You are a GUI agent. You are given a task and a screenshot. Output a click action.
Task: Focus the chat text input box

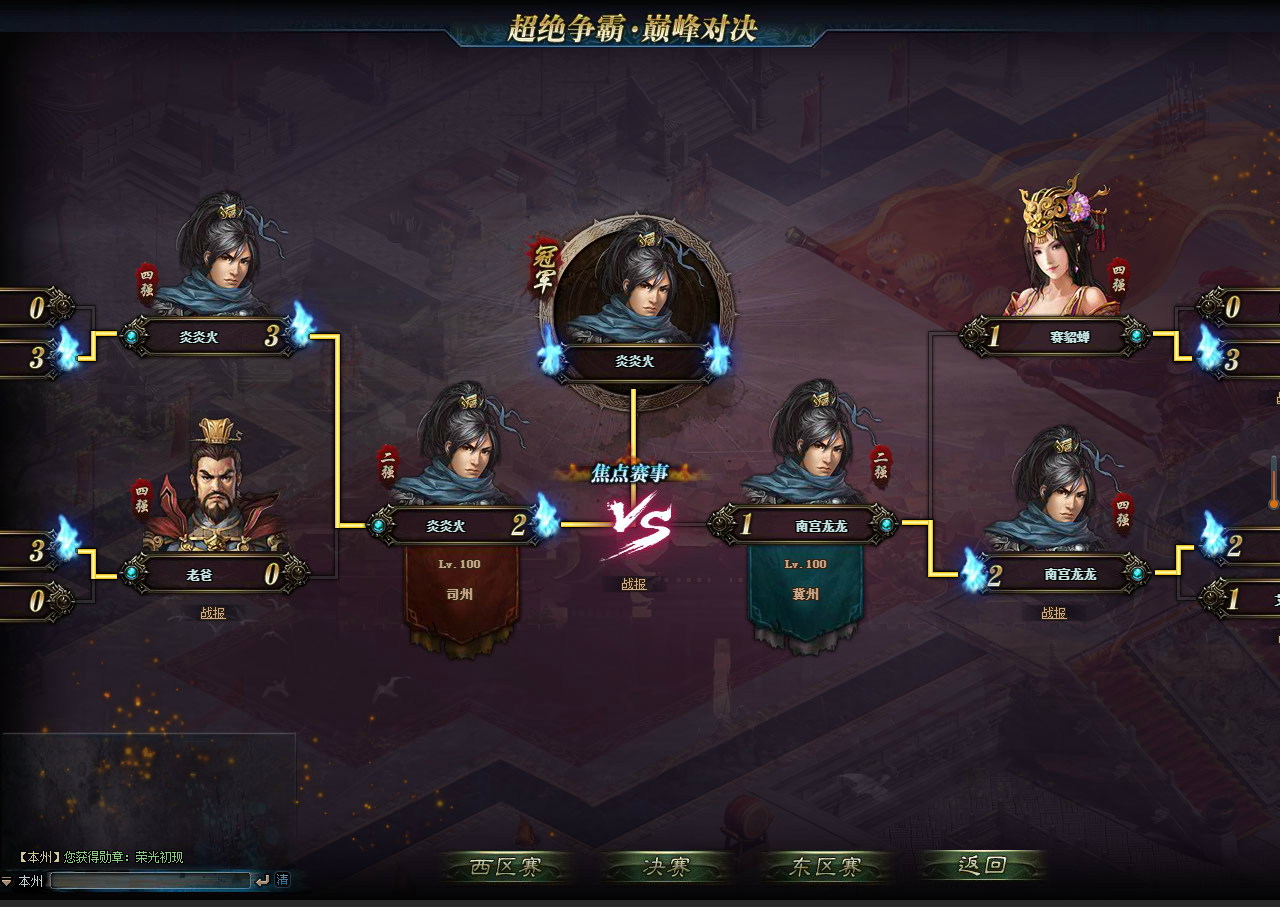click(x=150, y=880)
